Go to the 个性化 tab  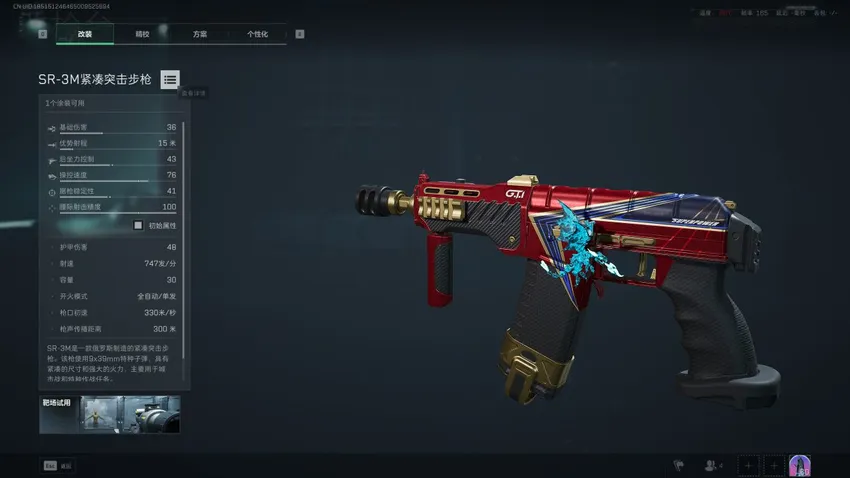(x=258, y=34)
